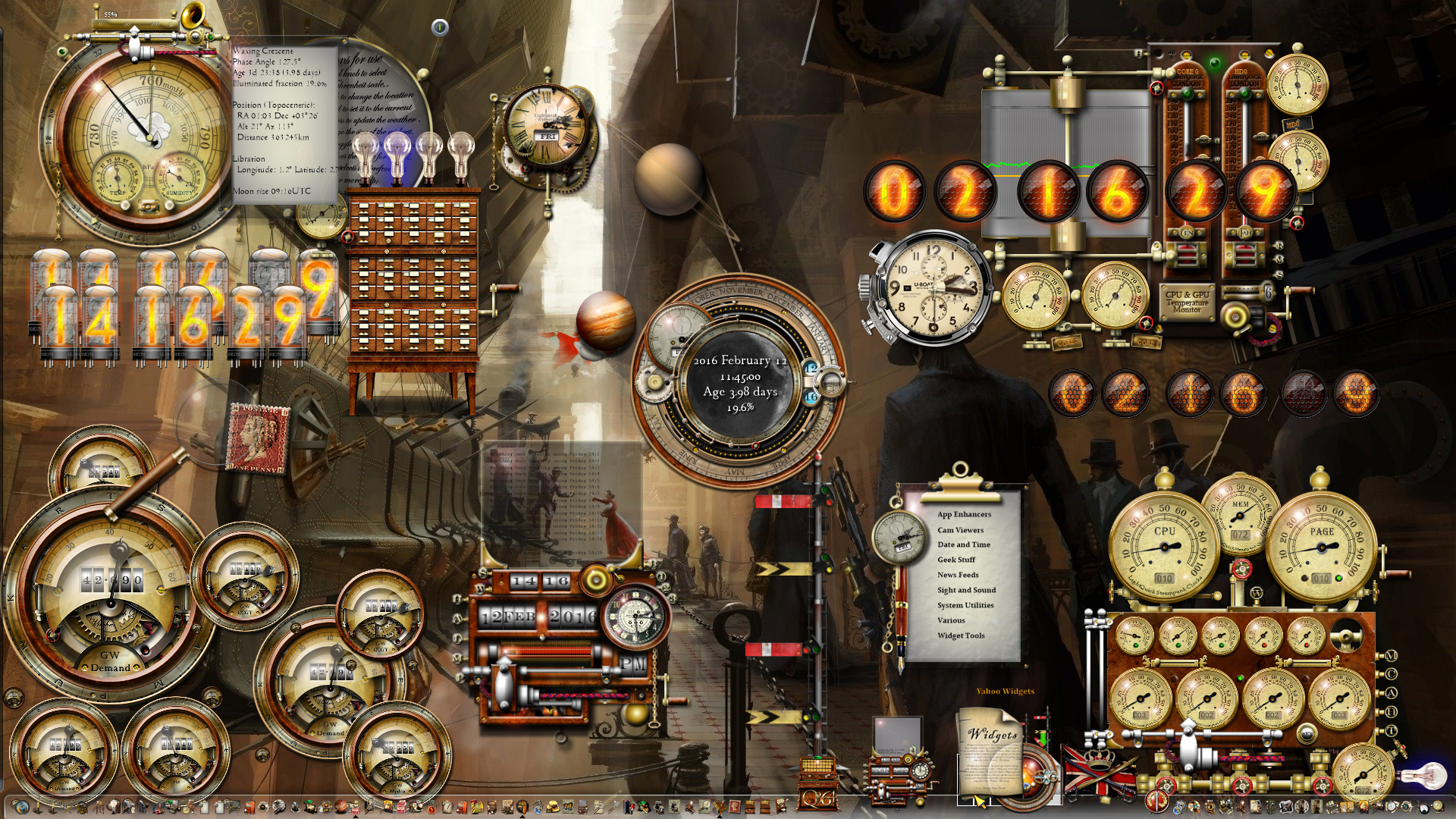Open the Widget Tools list entry
Image resolution: width=1456 pixels, height=819 pixels.
pos(960,635)
